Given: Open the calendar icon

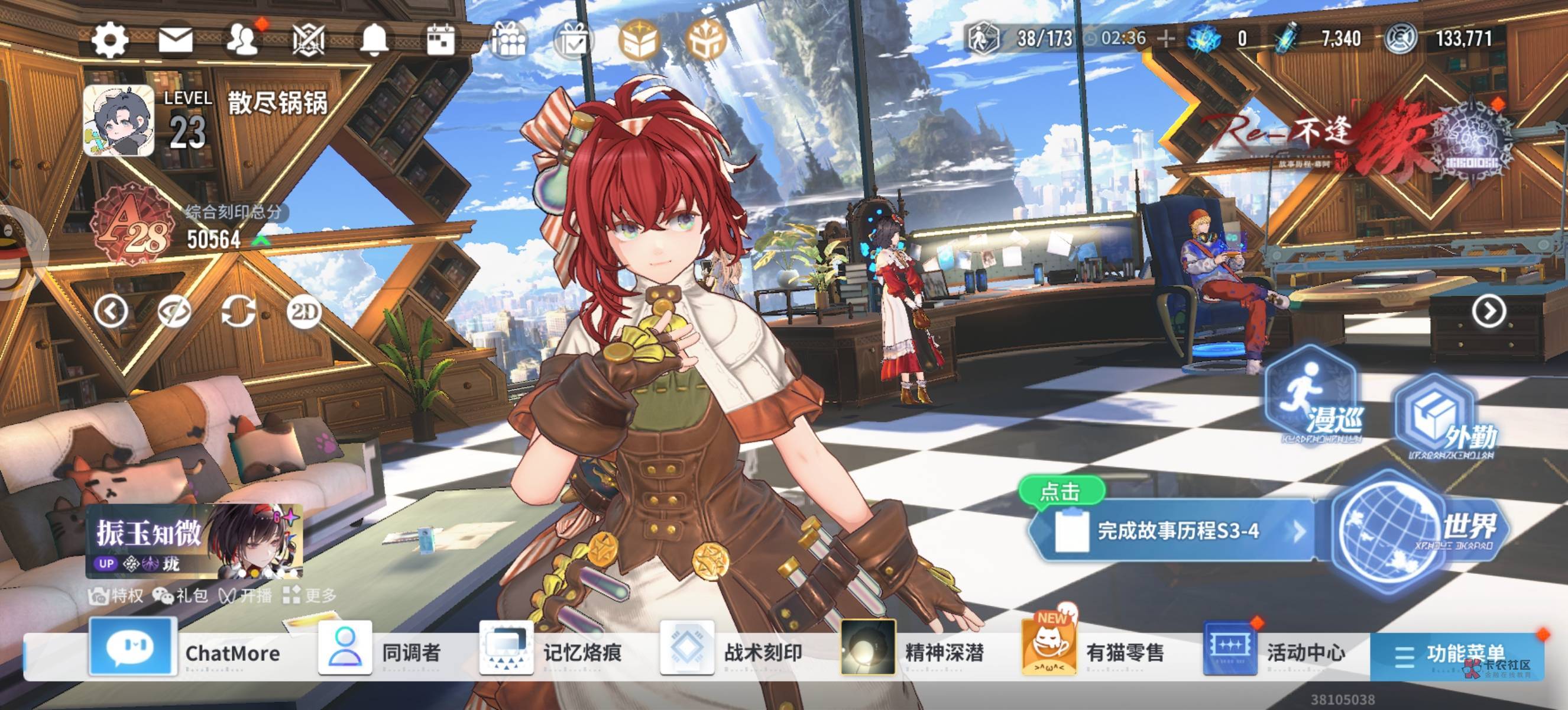Looking at the screenshot, I should [440, 40].
